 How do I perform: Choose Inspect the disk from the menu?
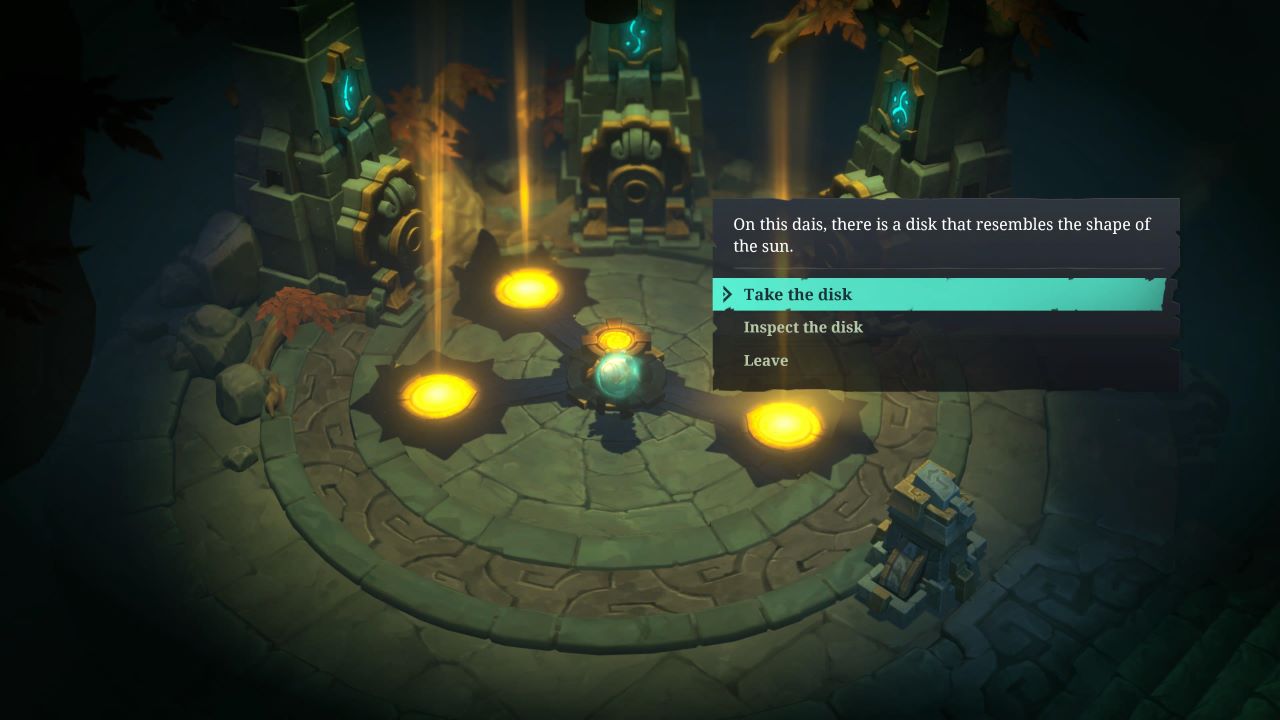[803, 327]
